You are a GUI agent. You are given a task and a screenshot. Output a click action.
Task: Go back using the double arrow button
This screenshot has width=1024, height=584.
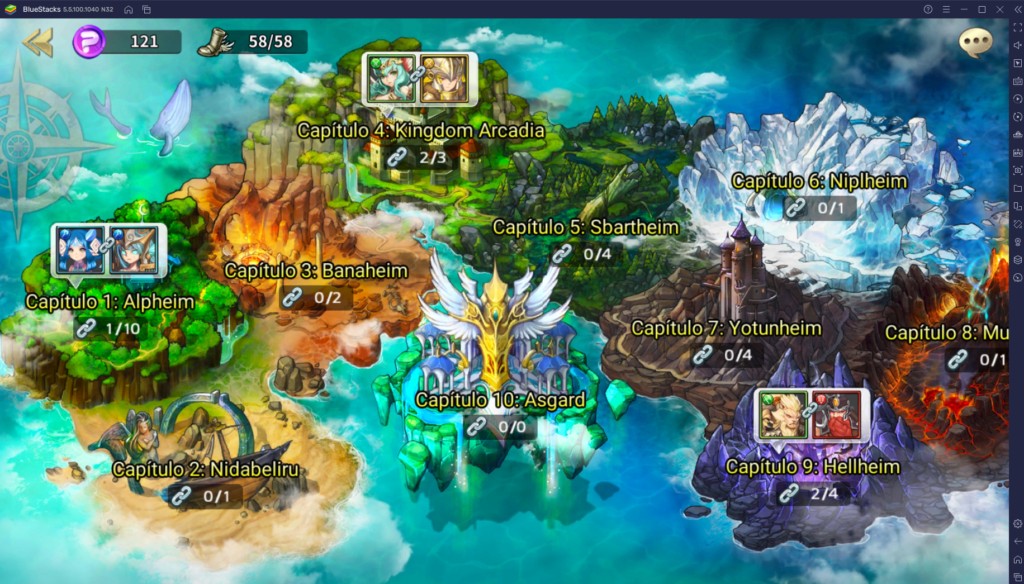point(38,42)
